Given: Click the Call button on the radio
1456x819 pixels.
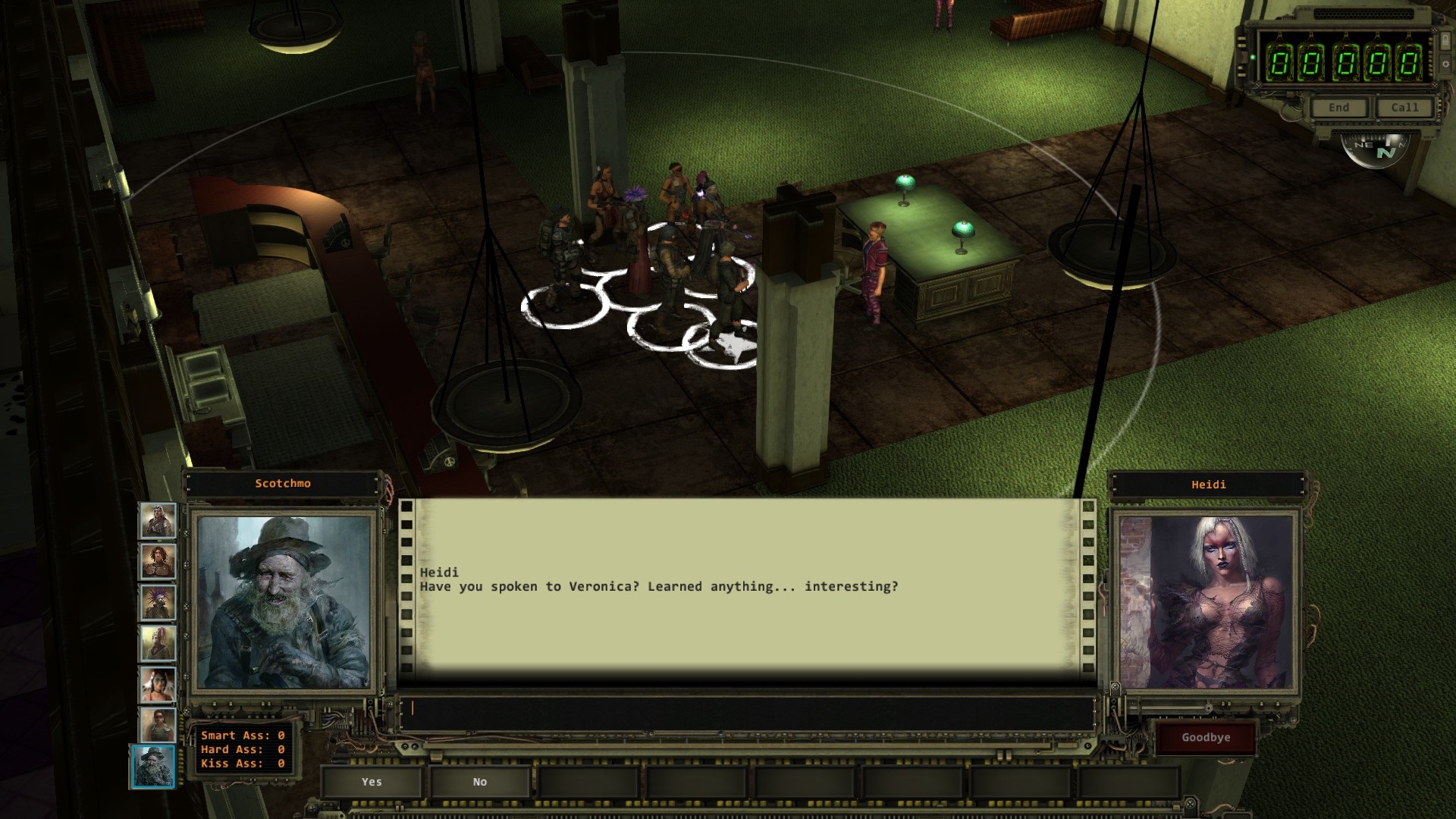Looking at the screenshot, I should tap(1404, 108).
